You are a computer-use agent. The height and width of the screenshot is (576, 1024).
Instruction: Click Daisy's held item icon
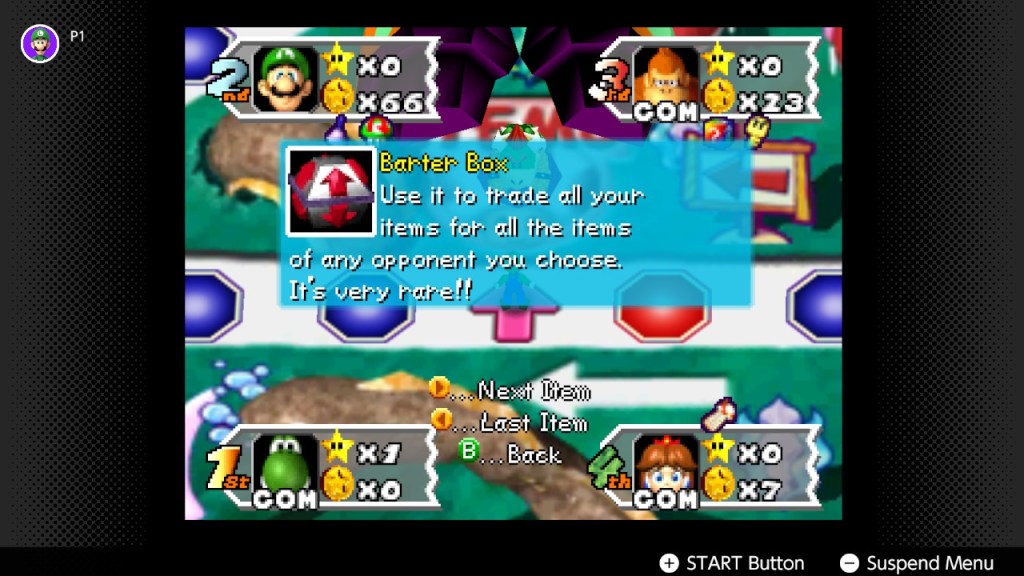[x=719, y=413]
